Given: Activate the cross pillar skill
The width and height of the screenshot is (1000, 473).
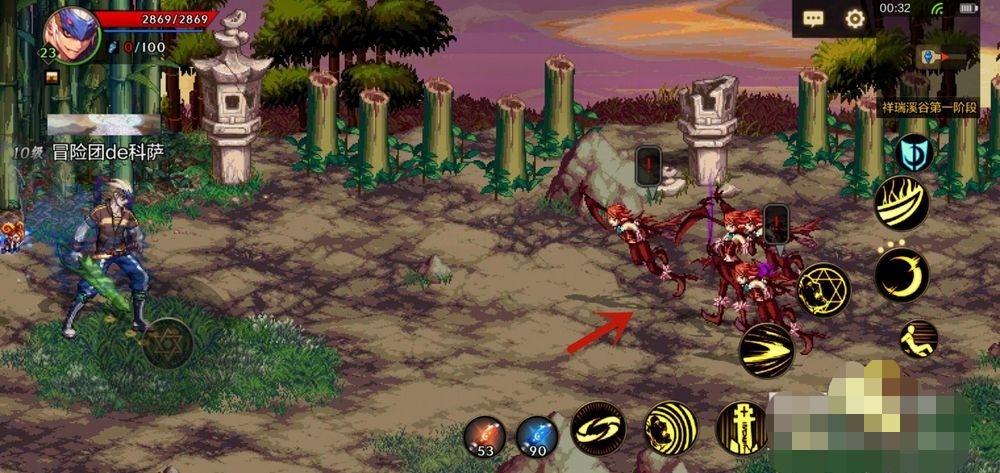Looking at the screenshot, I should (742, 429).
